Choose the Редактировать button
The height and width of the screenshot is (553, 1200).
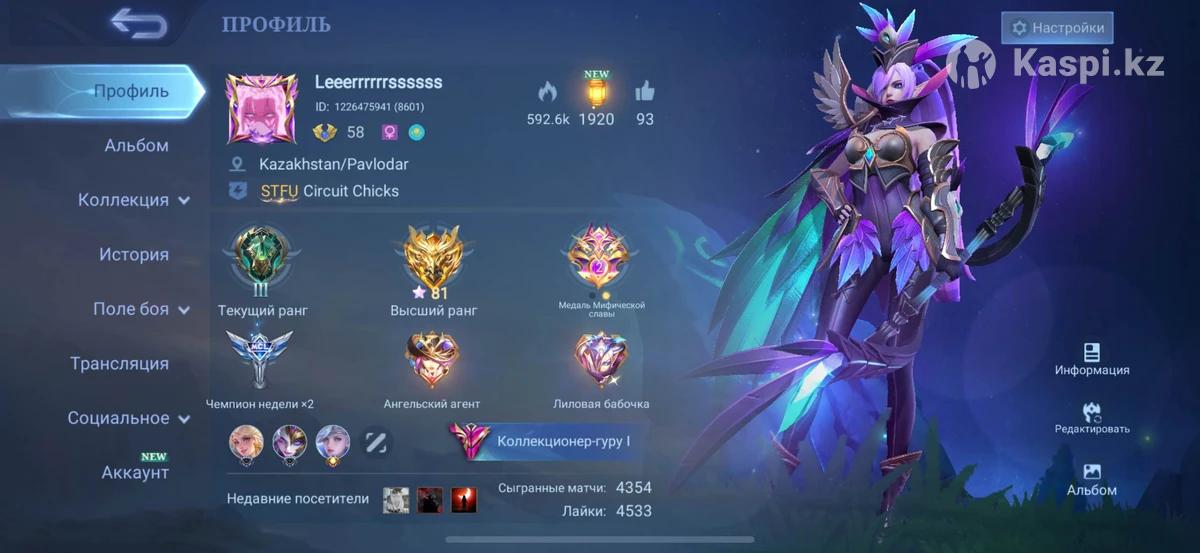click(1091, 418)
